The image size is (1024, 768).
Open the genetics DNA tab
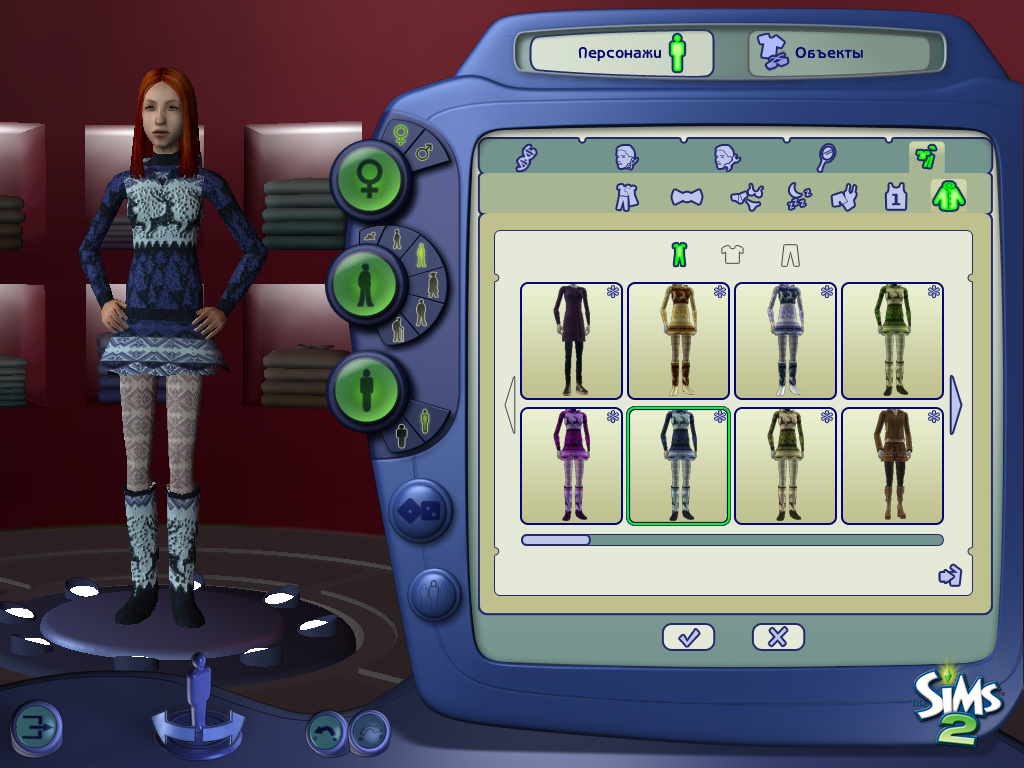526,158
